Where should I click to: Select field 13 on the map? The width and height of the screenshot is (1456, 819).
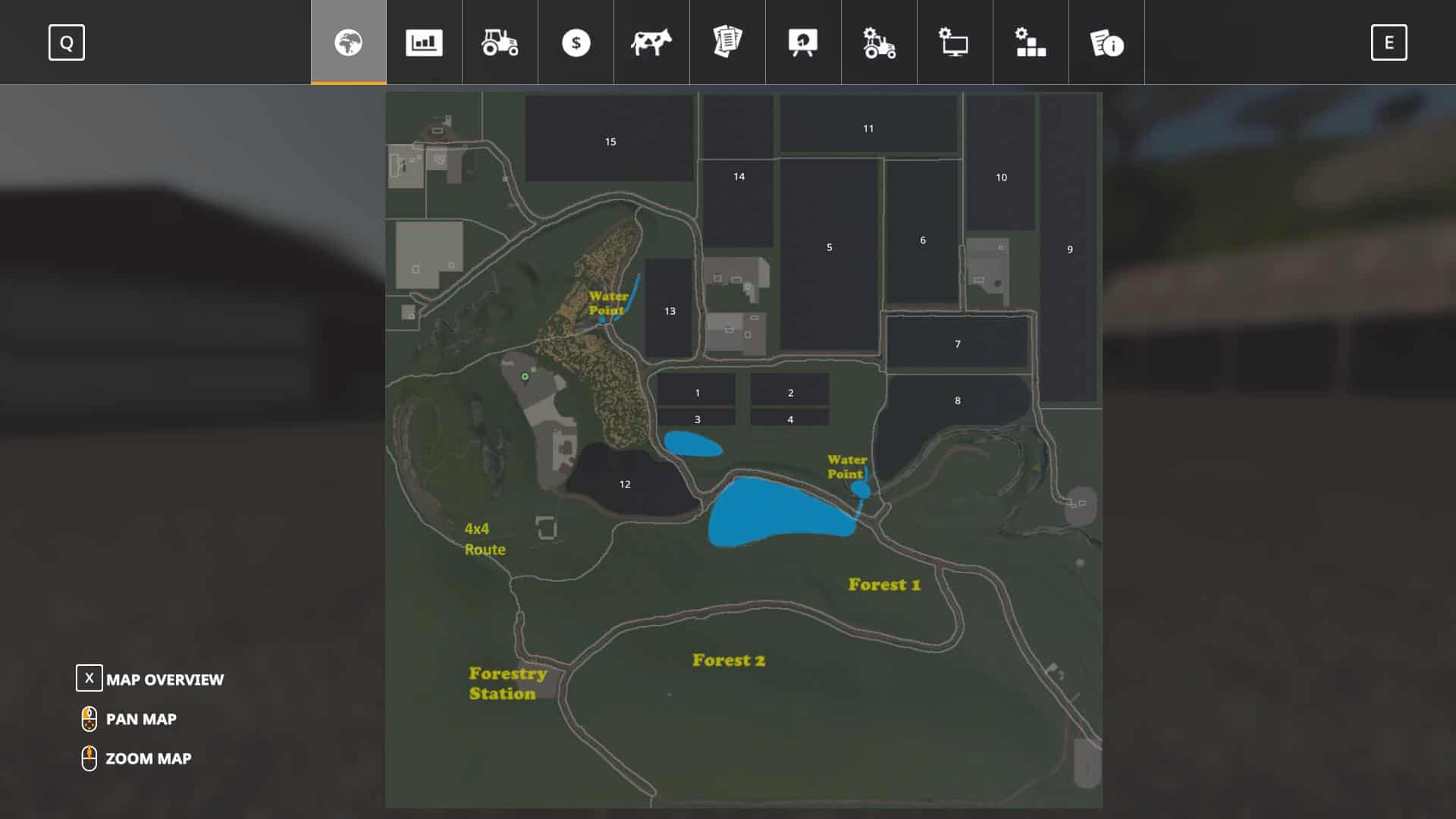coord(670,311)
